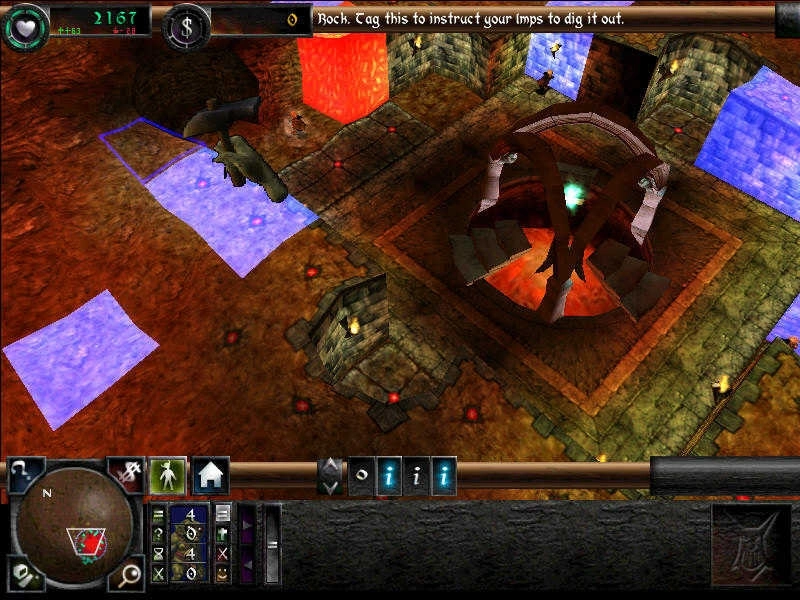The height and width of the screenshot is (600, 800).
Task: Adjust the vertical slider beside creature panel
Action: [x=272, y=544]
